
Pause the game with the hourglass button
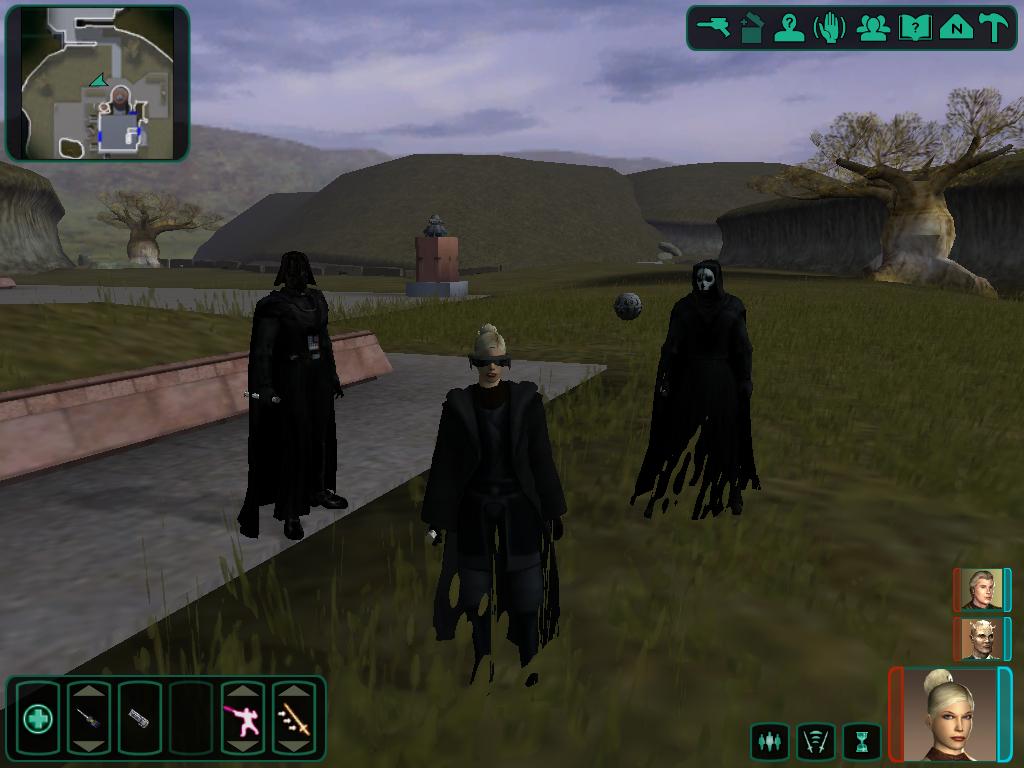(861, 742)
